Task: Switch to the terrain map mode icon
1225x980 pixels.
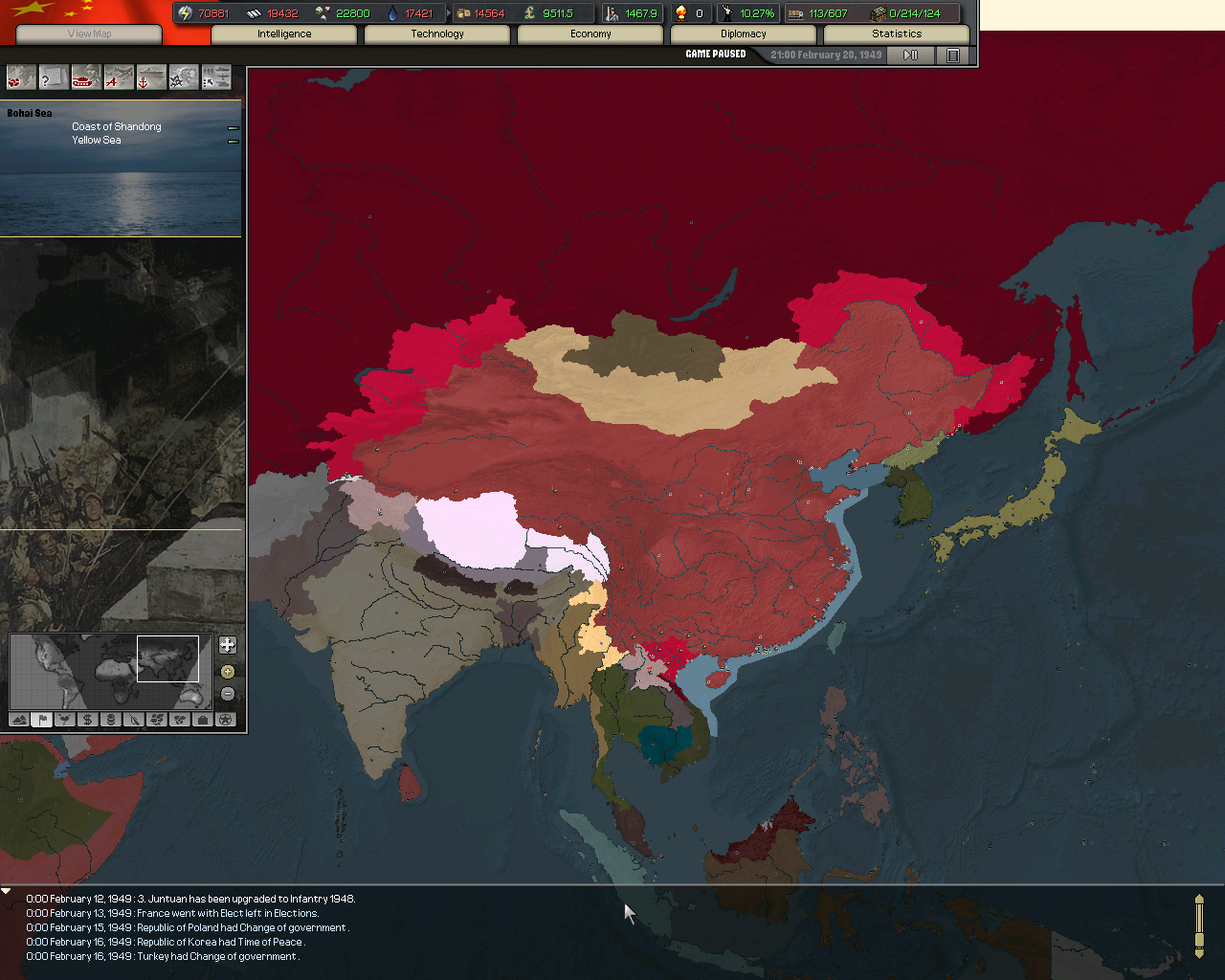Action: tap(19, 719)
